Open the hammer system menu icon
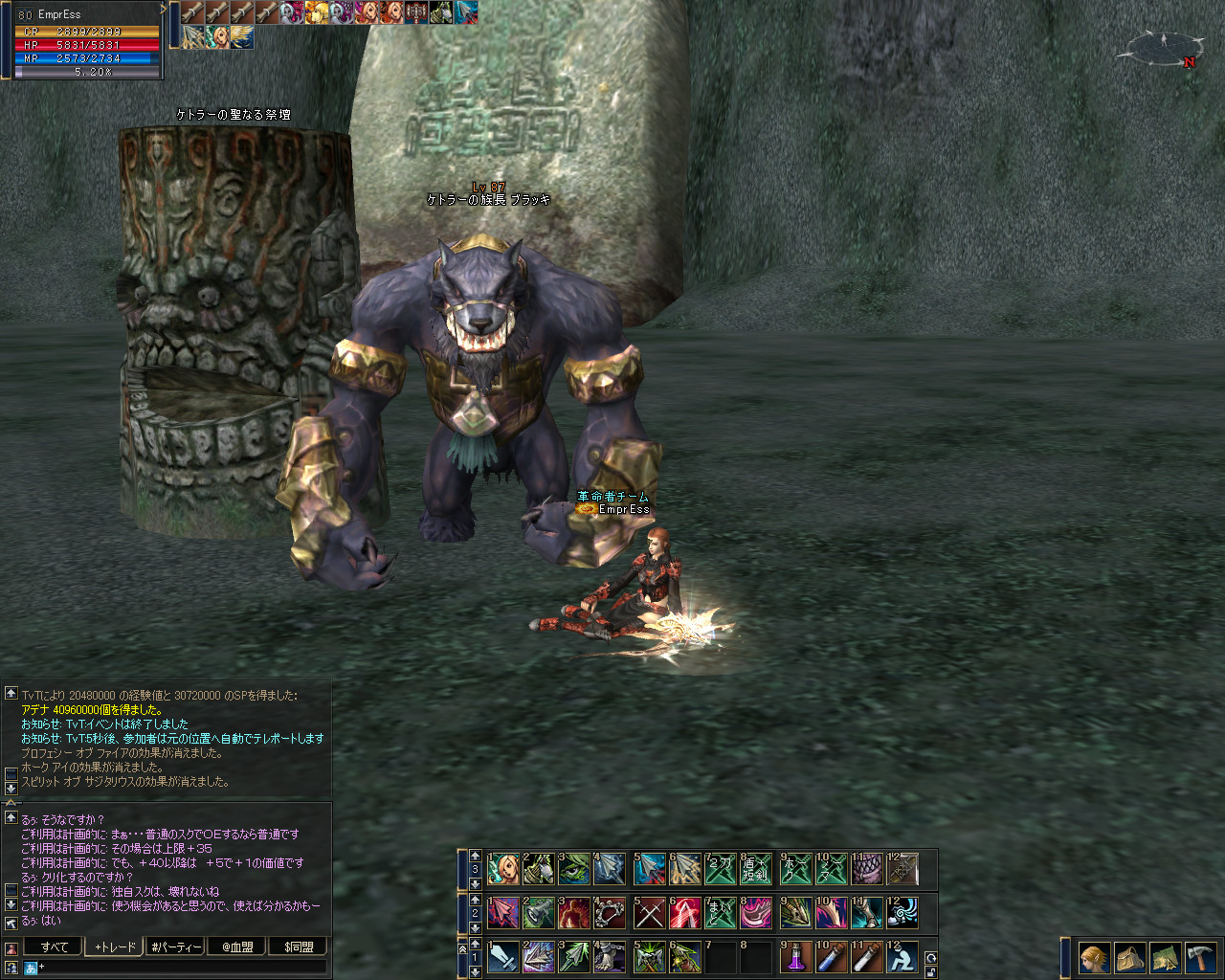The image size is (1225, 980). (x=1200, y=957)
